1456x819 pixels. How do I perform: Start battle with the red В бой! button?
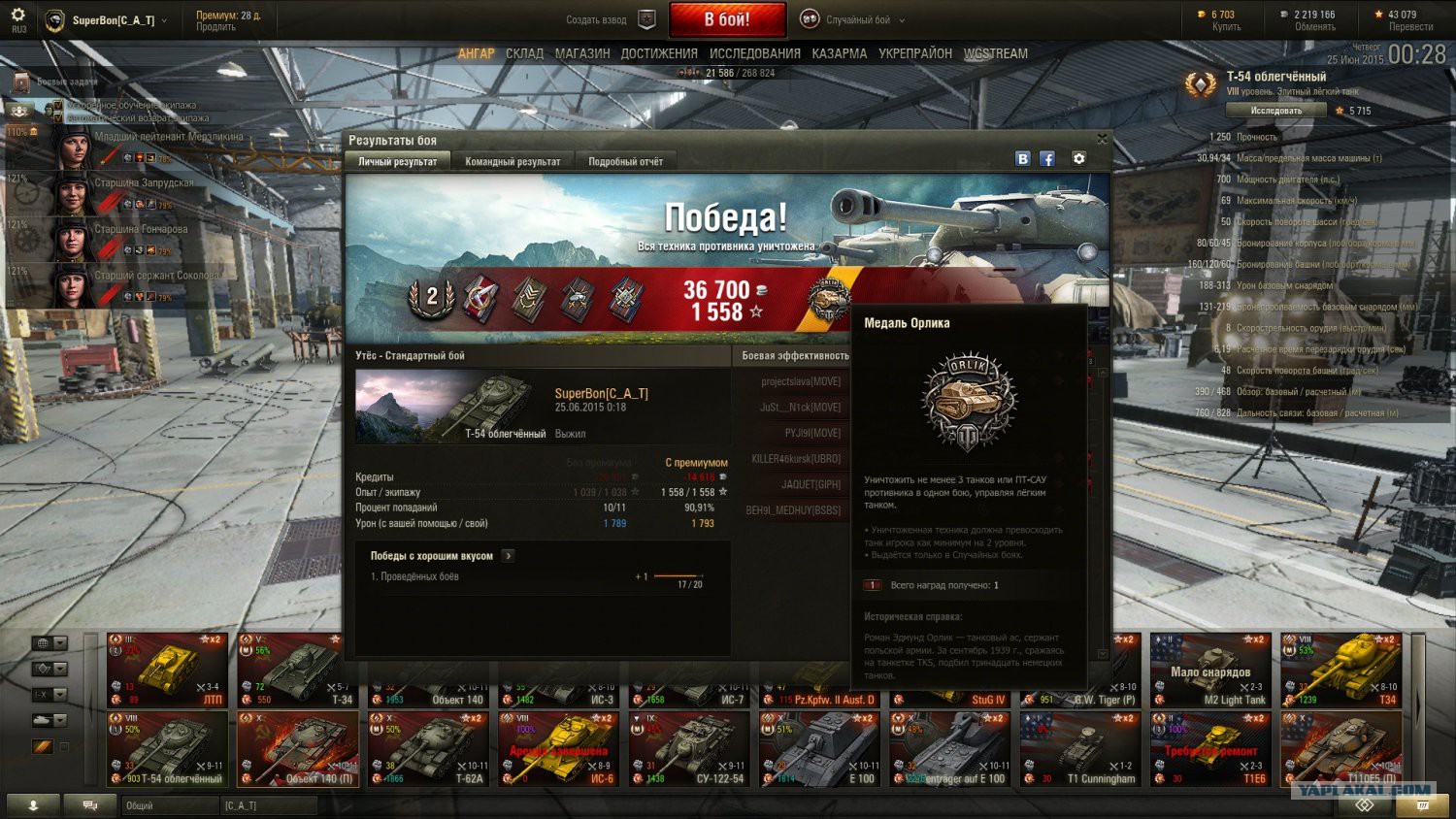pos(726,19)
